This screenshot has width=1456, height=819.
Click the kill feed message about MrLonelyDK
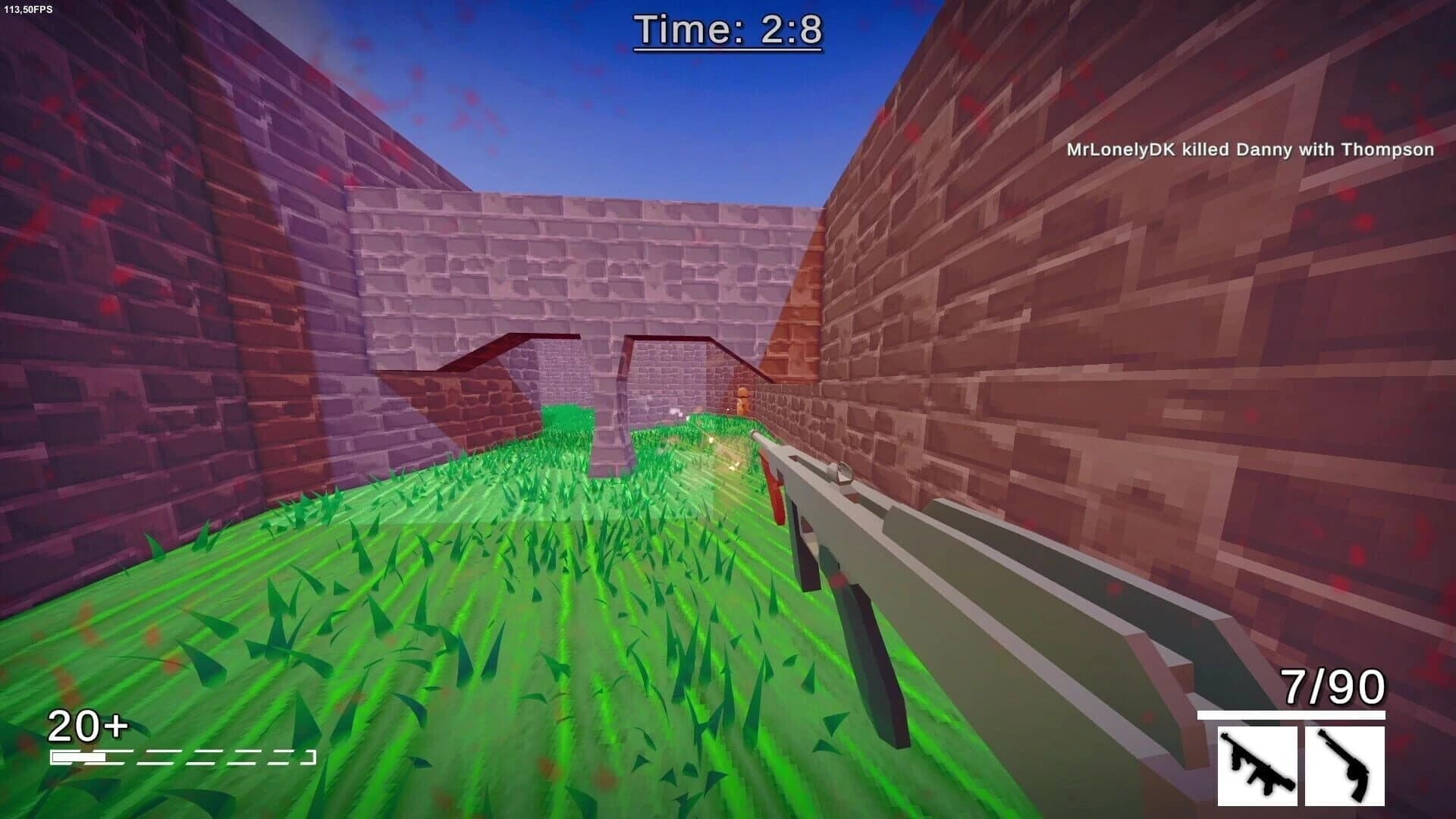tap(1248, 150)
